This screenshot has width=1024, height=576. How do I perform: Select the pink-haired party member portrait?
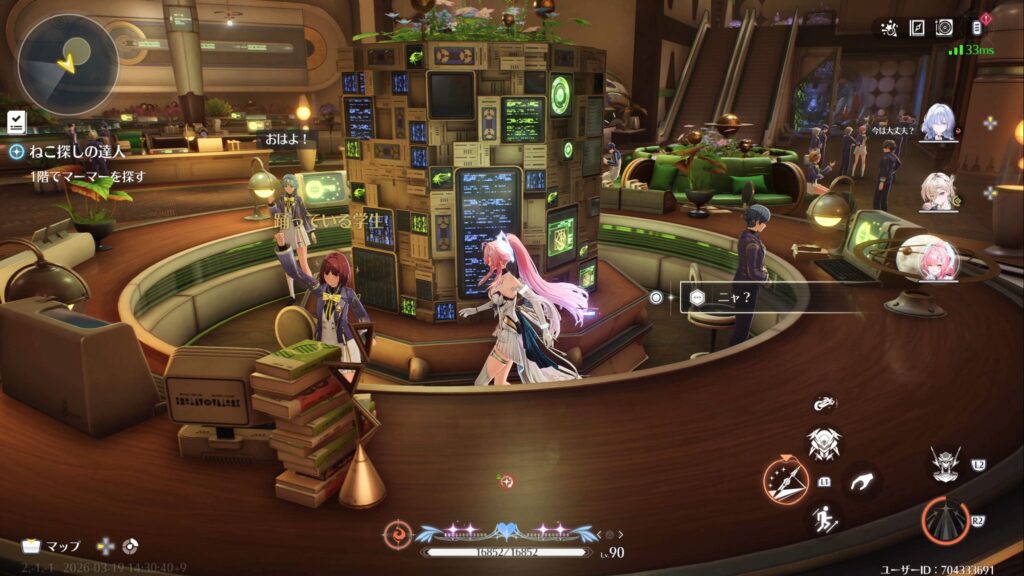(x=927, y=258)
